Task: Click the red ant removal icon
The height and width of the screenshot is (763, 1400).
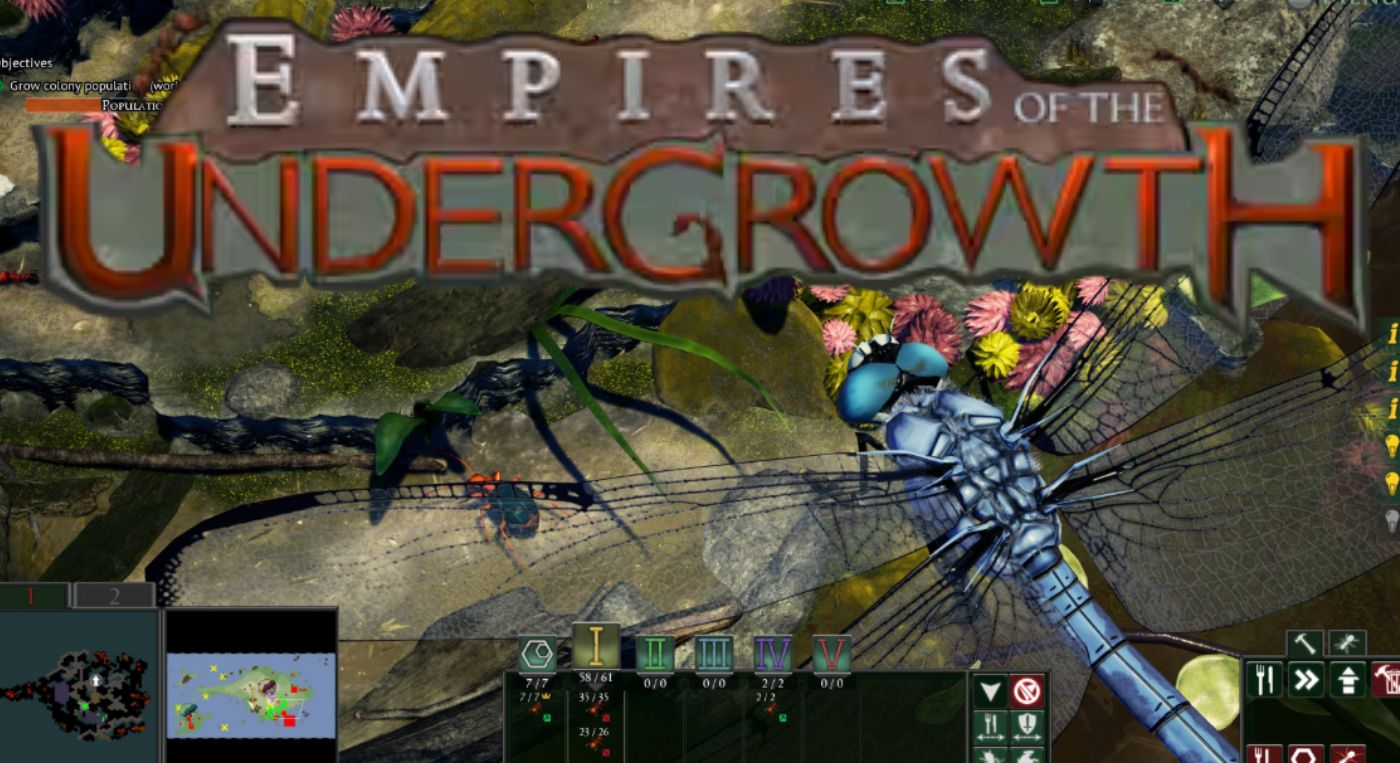Action: 1349,755
